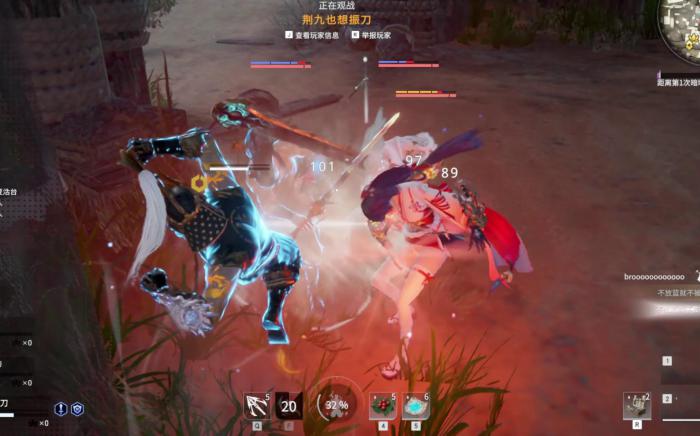
Task: Use the red flower healing item
Action: point(382,405)
